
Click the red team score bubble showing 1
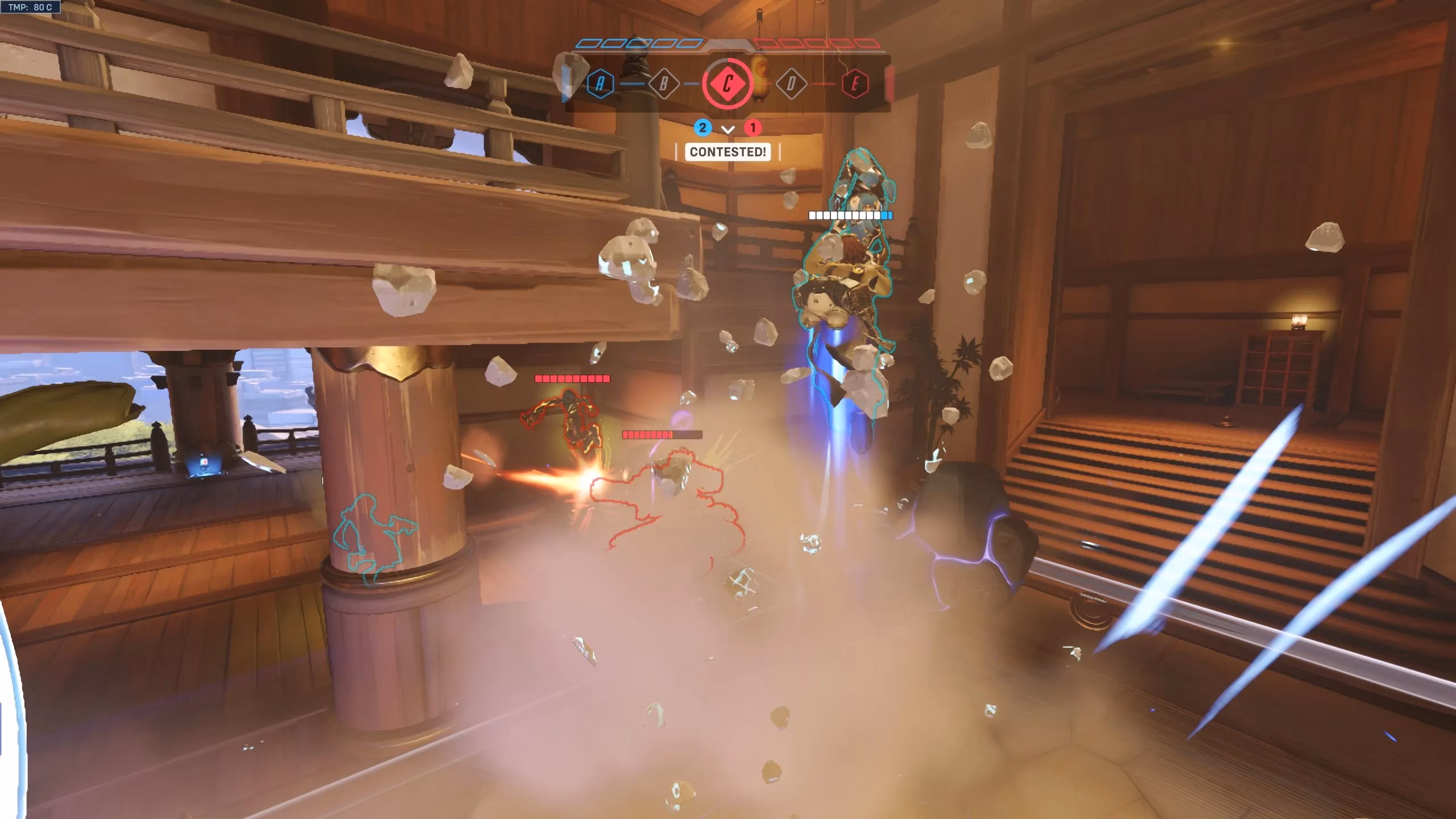[x=753, y=127]
